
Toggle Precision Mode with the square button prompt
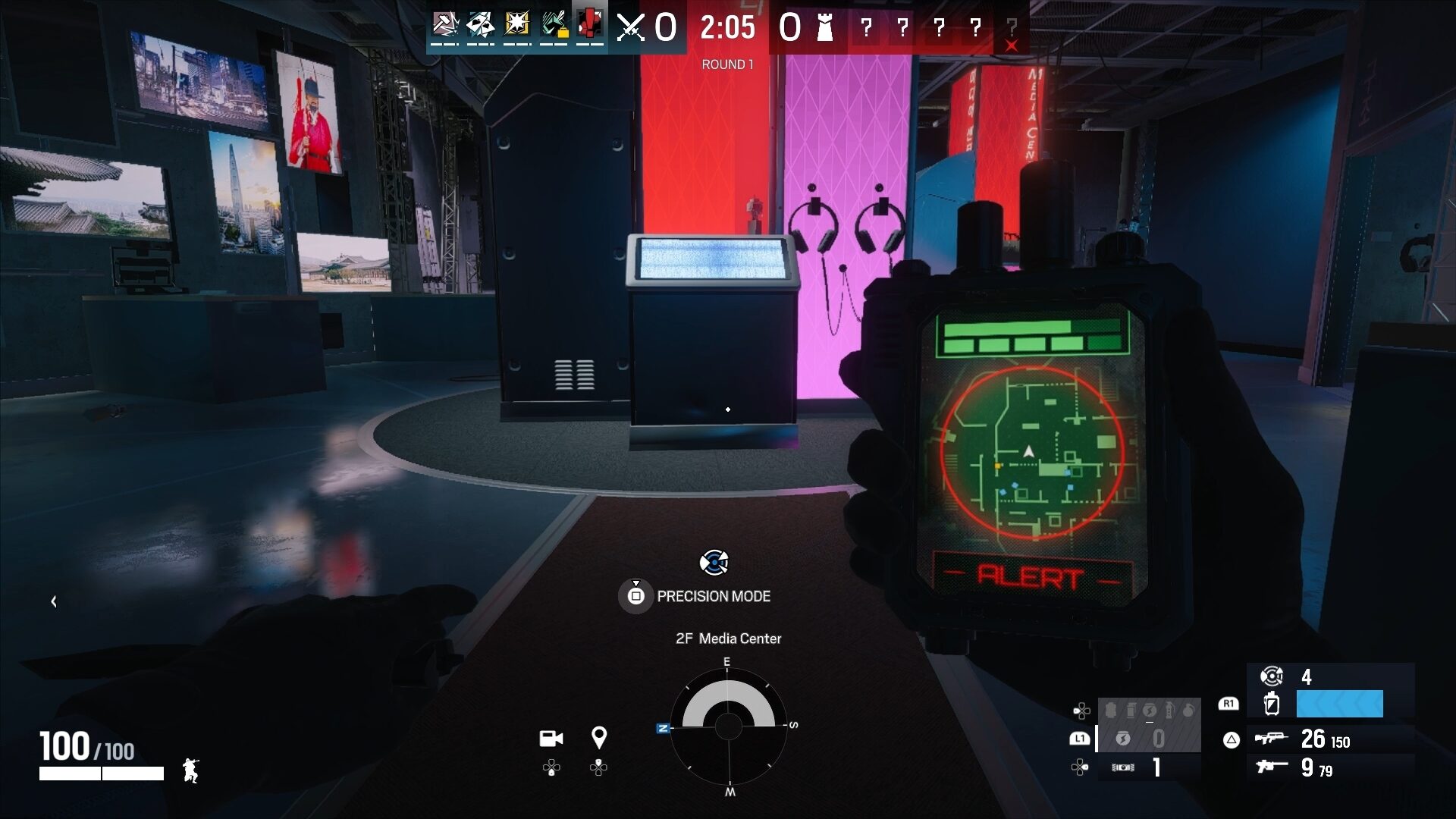(x=637, y=596)
